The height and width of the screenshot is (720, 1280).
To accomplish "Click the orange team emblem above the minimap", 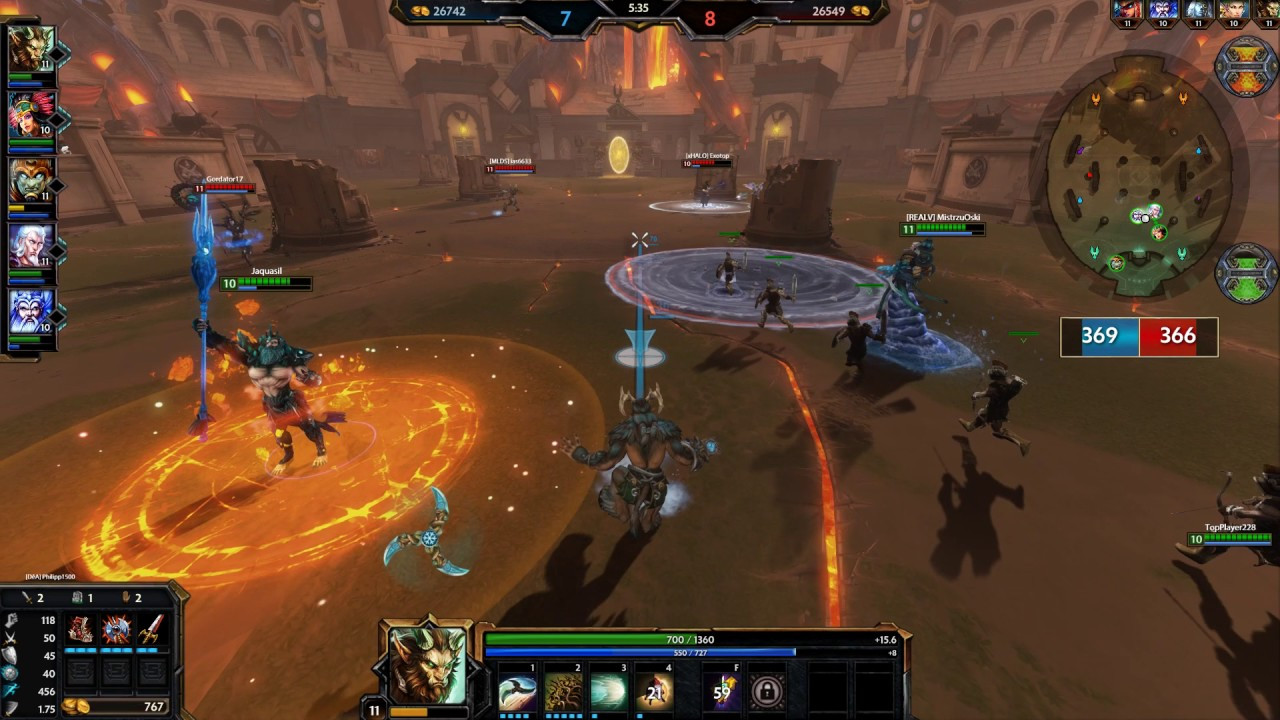I will (1245, 66).
